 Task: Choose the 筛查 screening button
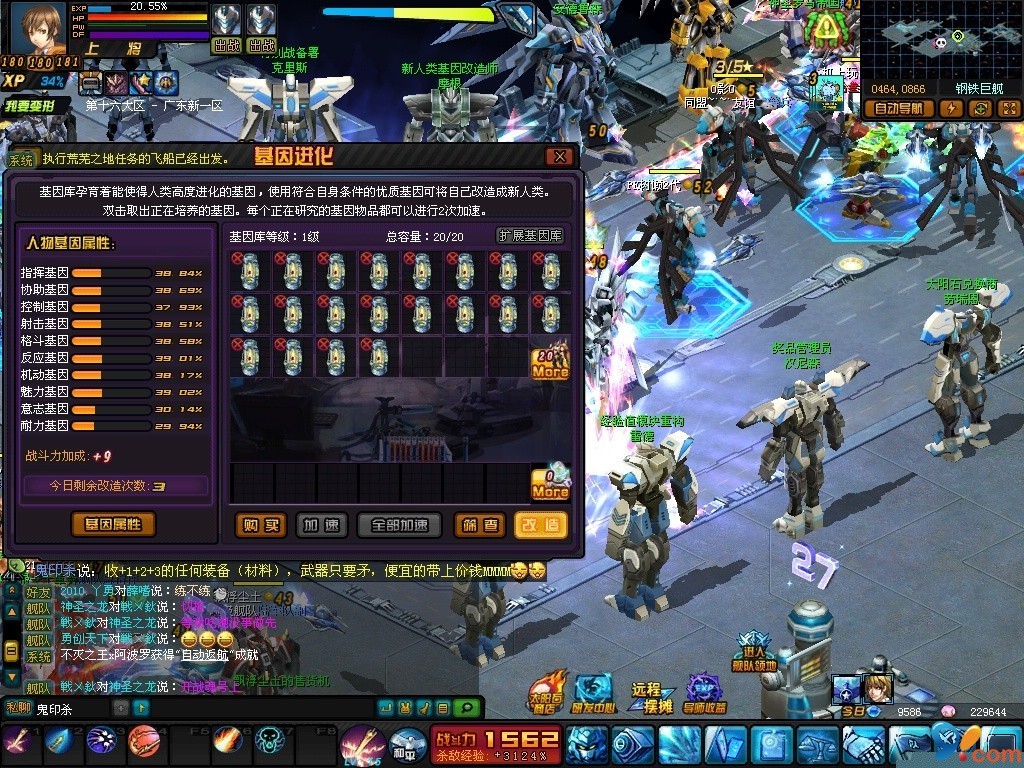coord(480,525)
